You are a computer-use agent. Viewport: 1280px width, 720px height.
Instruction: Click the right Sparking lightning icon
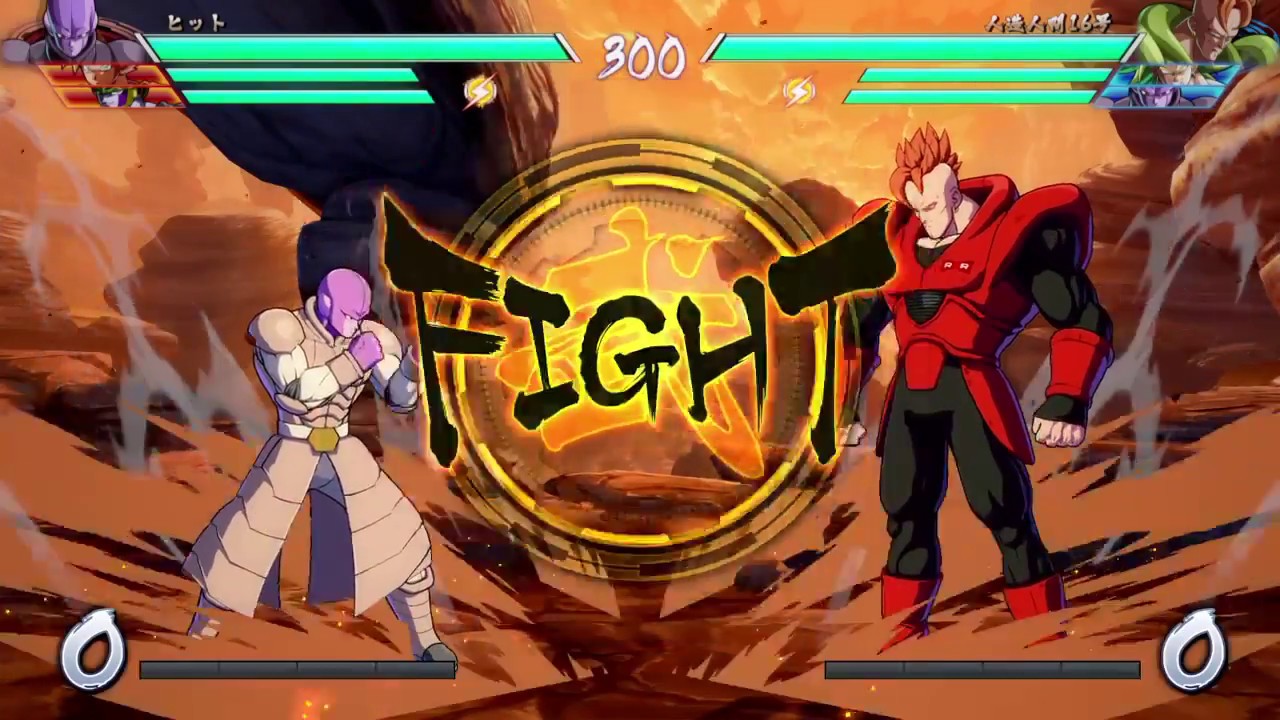pyautogui.click(x=800, y=91)
